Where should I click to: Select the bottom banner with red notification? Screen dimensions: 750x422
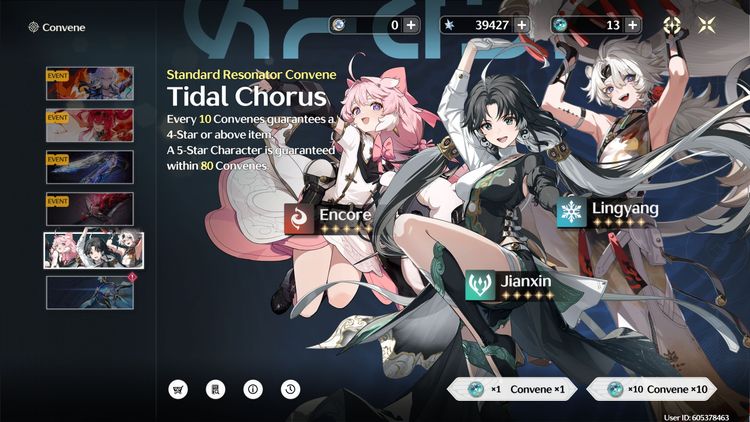(x=89, y=292)
